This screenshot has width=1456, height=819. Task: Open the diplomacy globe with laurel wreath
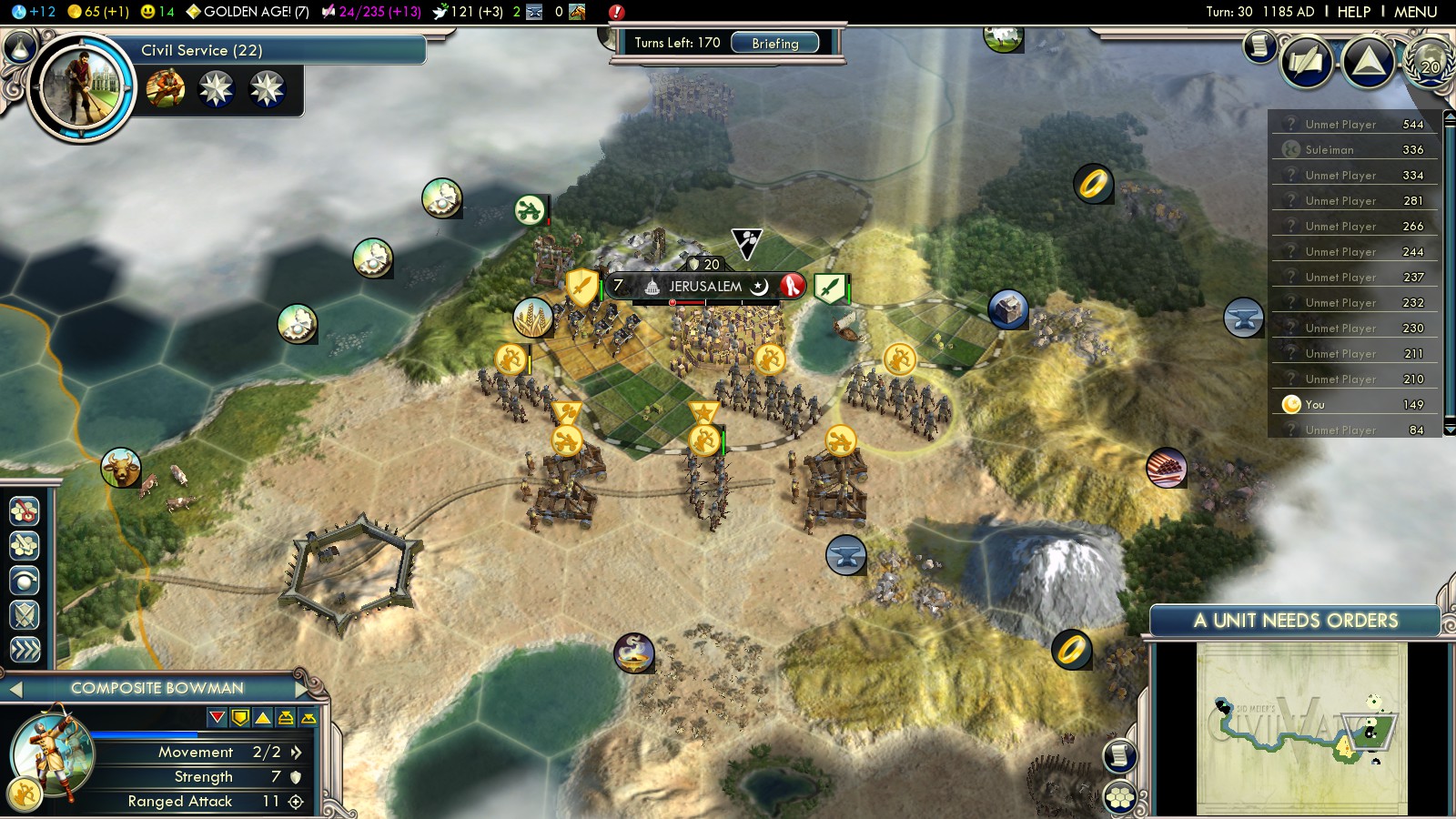pyautogui.click(x=1430, y=63)
